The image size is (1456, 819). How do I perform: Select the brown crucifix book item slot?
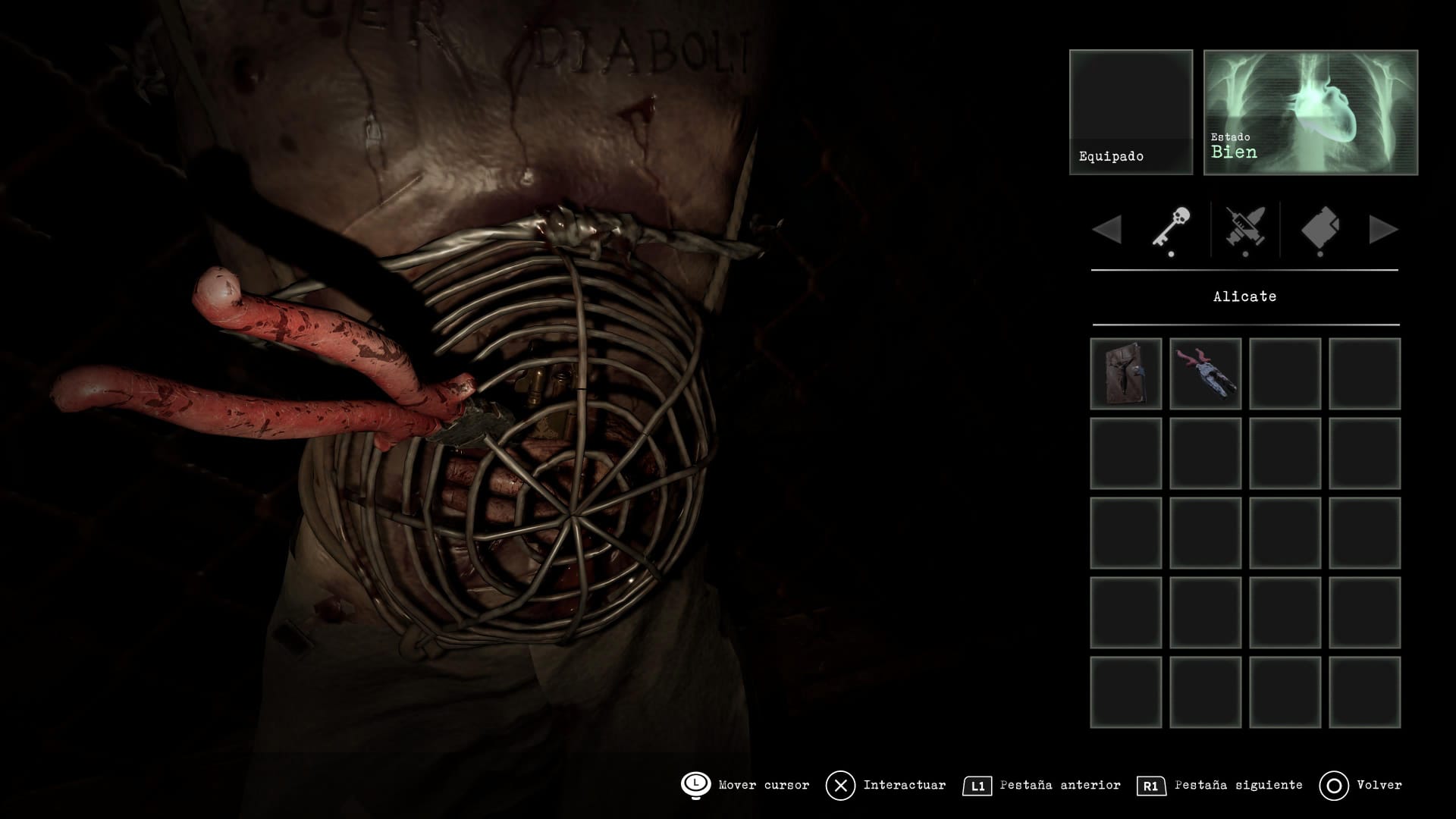1126,374
